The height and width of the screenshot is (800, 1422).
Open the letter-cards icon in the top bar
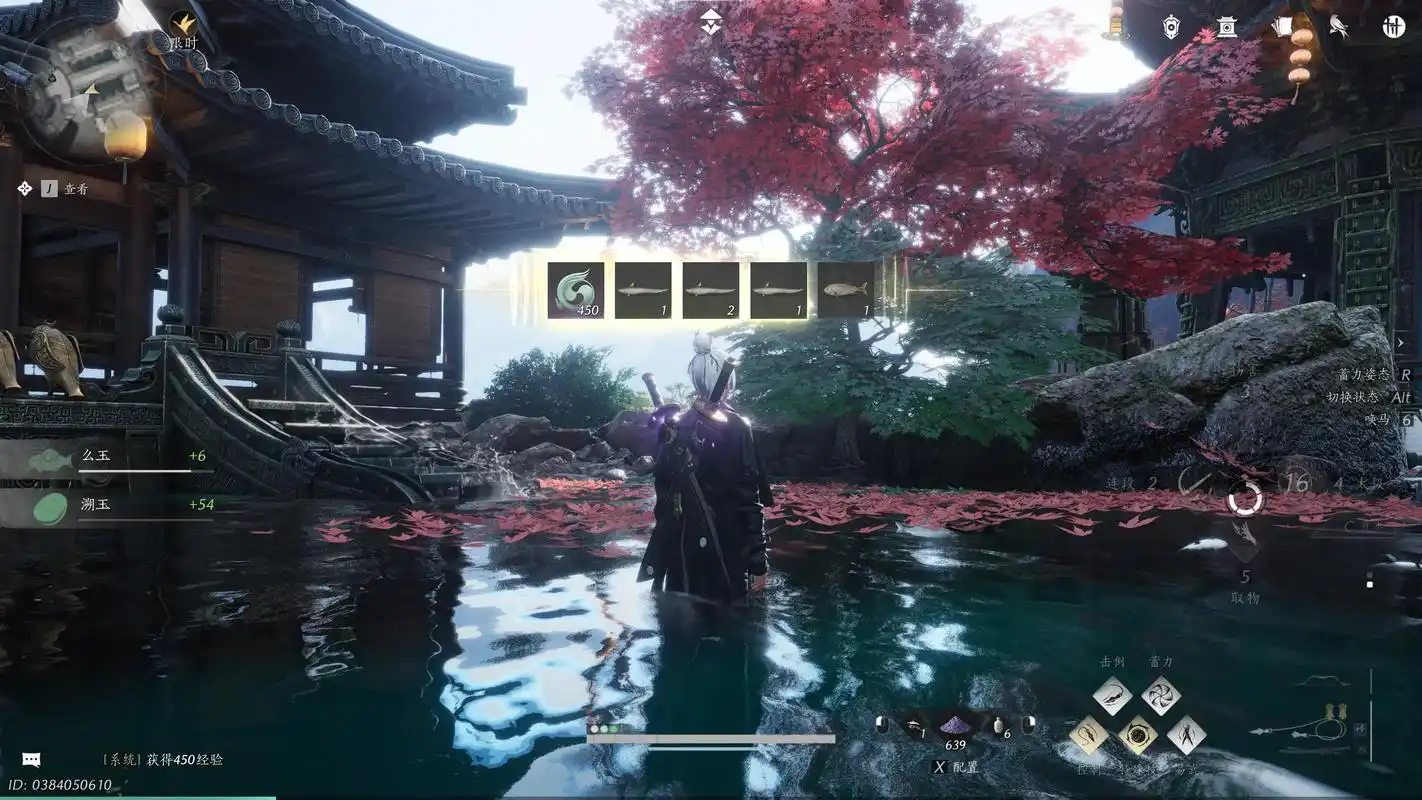[1285, 25]
